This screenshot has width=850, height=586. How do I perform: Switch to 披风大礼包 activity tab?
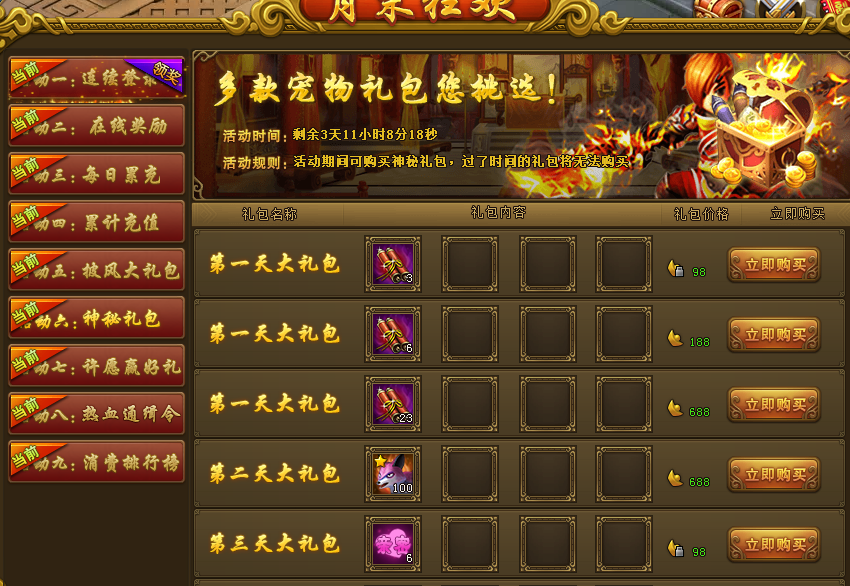click(97, 270)
